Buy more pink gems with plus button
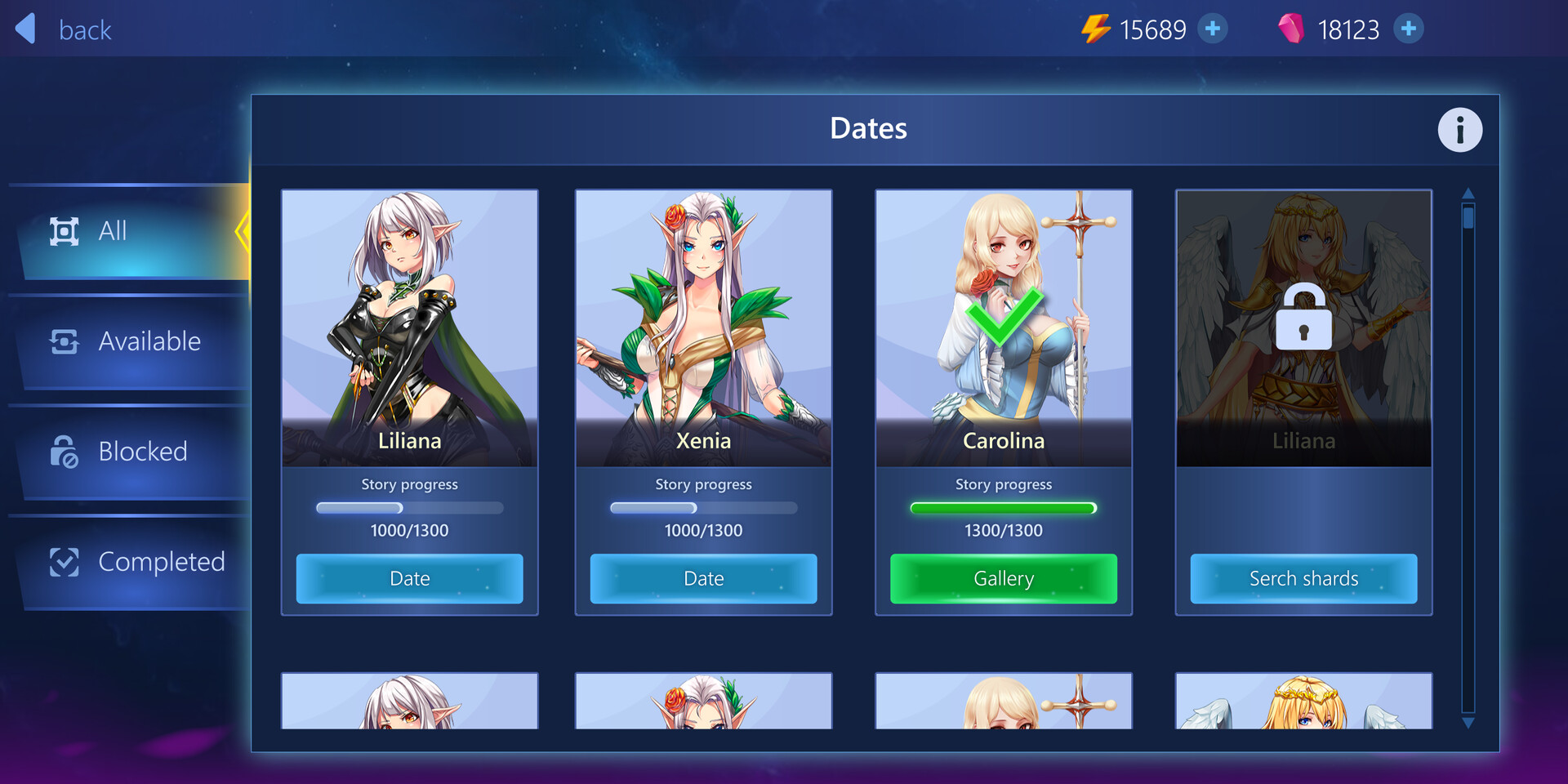Screen dimensions: 1568x784 pyautogui.click(x=1408, y=29)
